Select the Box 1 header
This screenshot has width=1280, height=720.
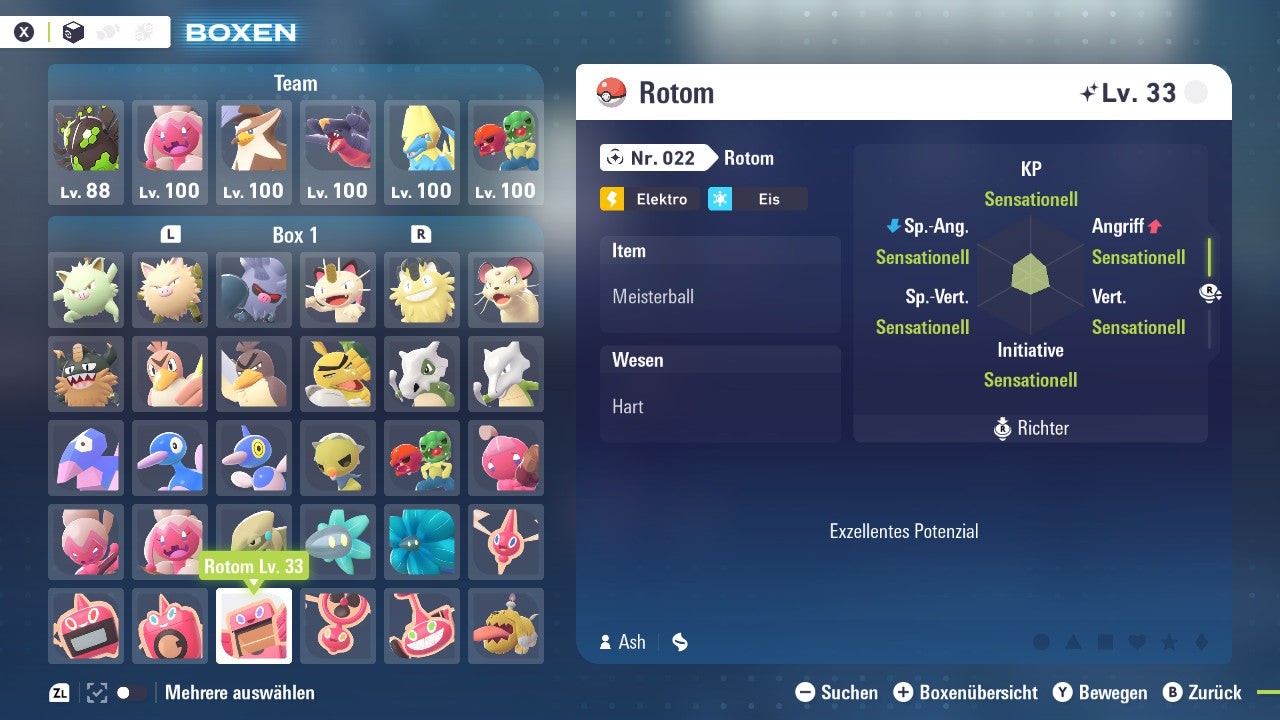pos(294,235)
